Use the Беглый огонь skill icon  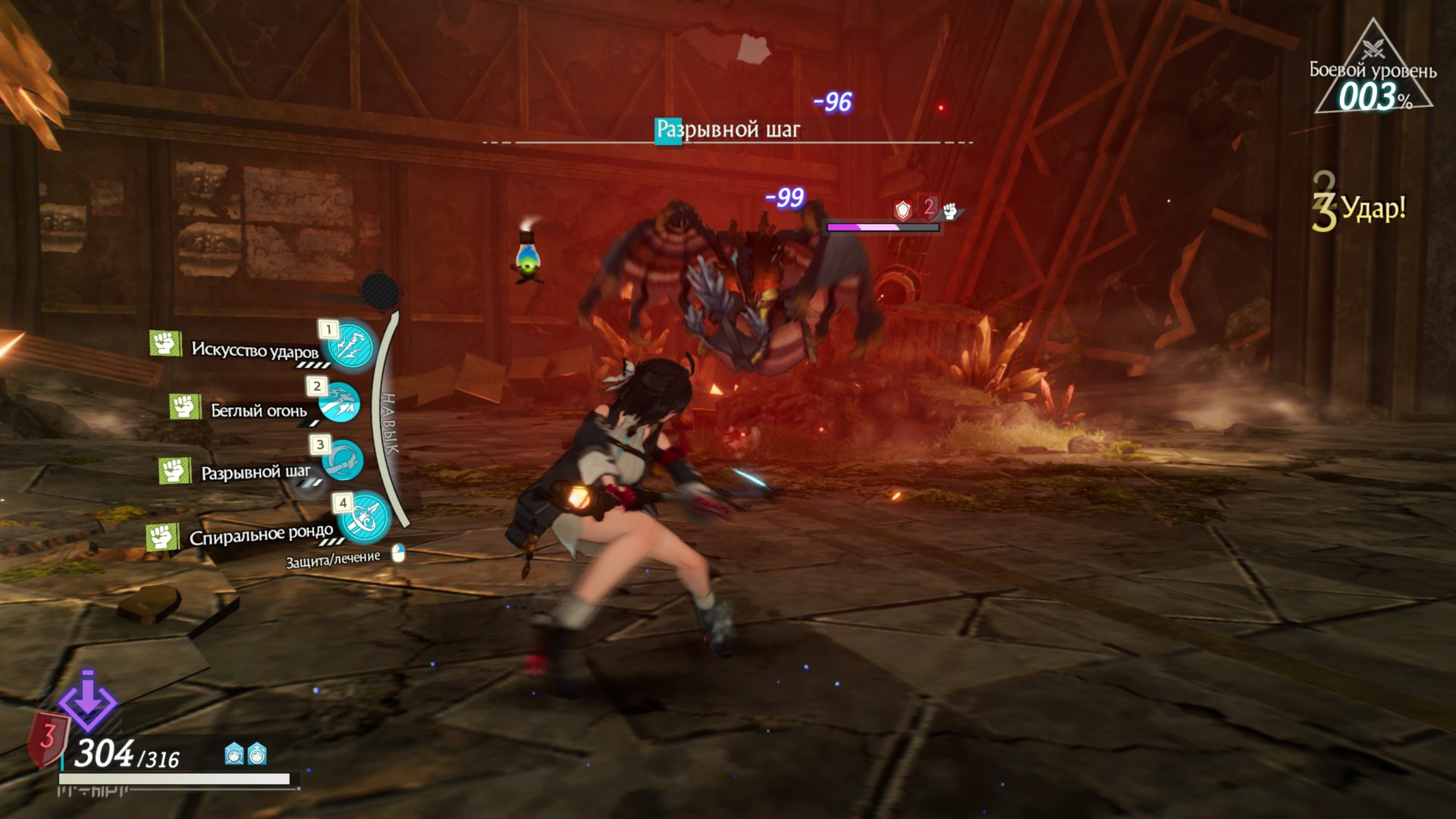click(x=339, y=403)
